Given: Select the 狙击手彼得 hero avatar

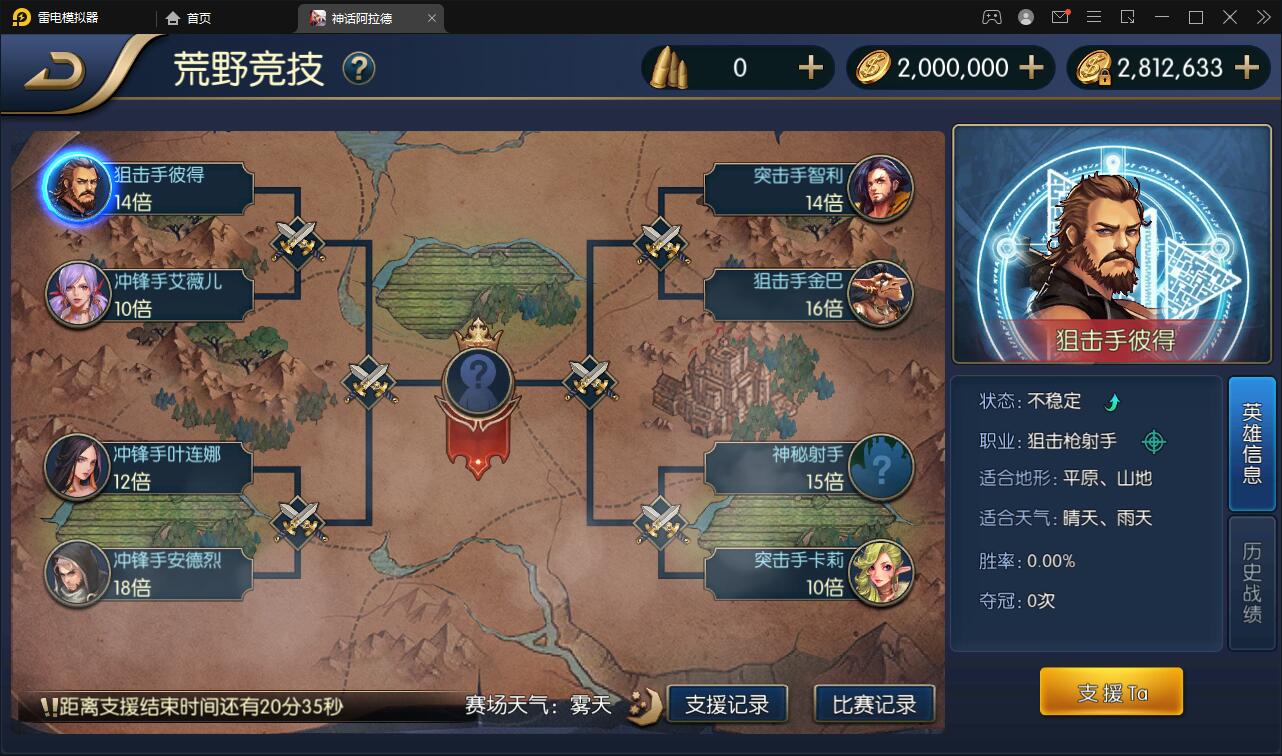Looking at the screenshot, I should click(x=78, y=184).
